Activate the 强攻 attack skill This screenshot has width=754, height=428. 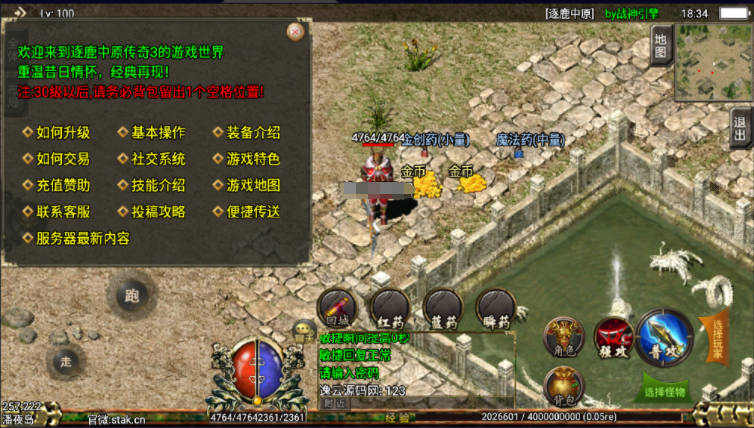click(x=611, y=338)
